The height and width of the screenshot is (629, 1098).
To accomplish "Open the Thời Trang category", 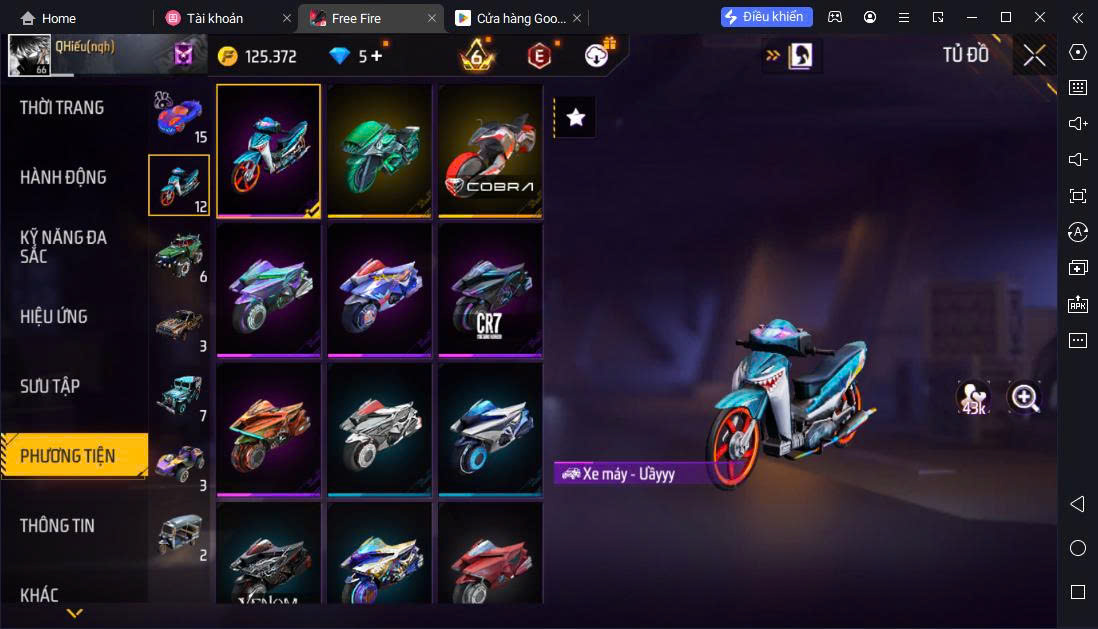I will coord(62,108).
